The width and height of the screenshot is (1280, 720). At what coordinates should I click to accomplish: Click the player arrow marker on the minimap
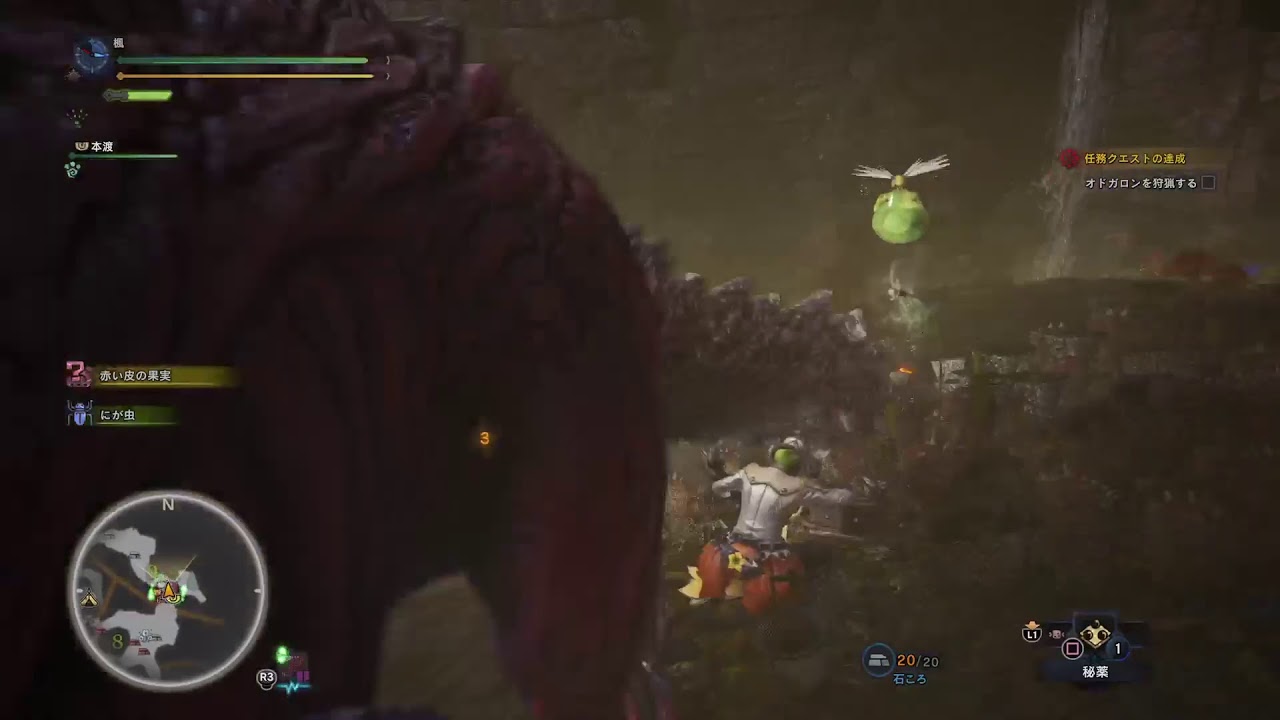[170, 592]
